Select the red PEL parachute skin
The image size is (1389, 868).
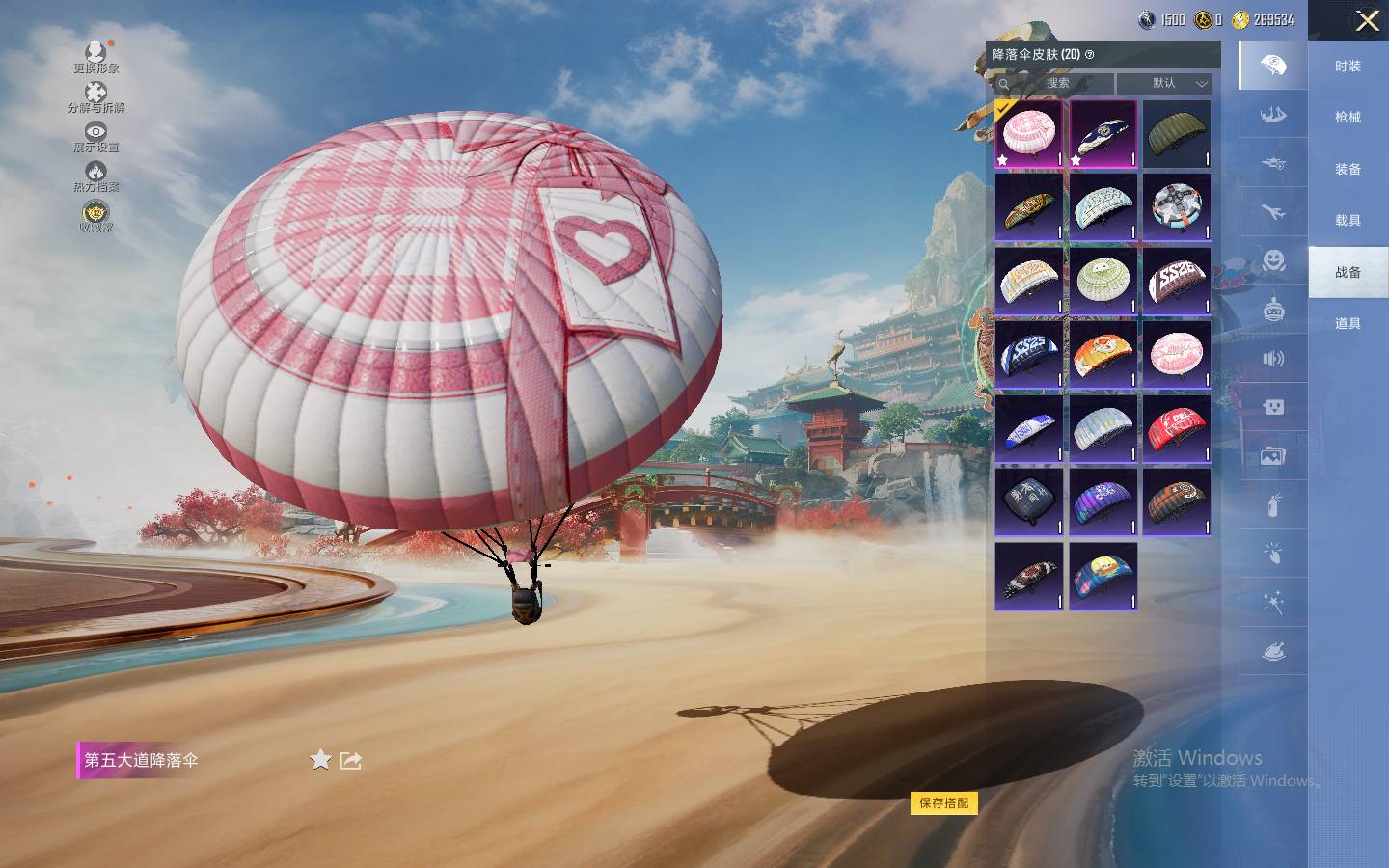(1176, 427)
